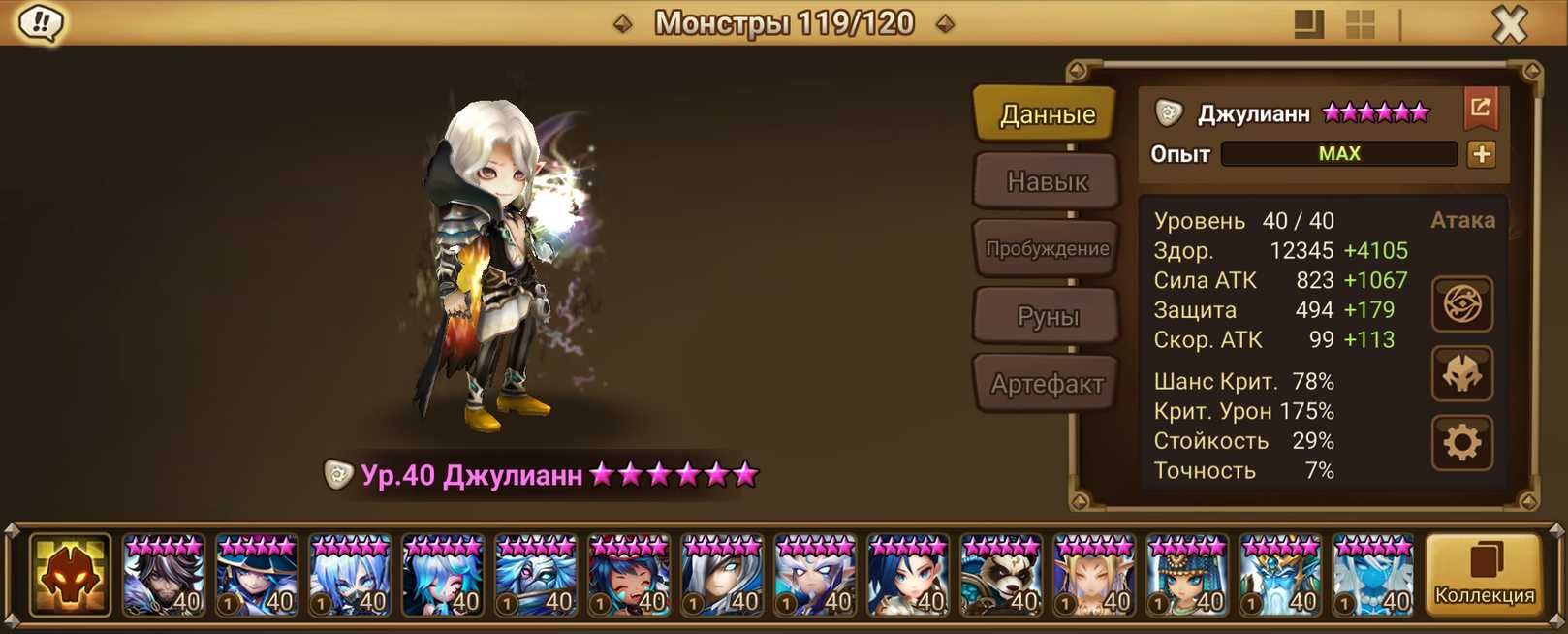Select the Артефакт tab
1568x634 pixels.
click(1047, 384)
